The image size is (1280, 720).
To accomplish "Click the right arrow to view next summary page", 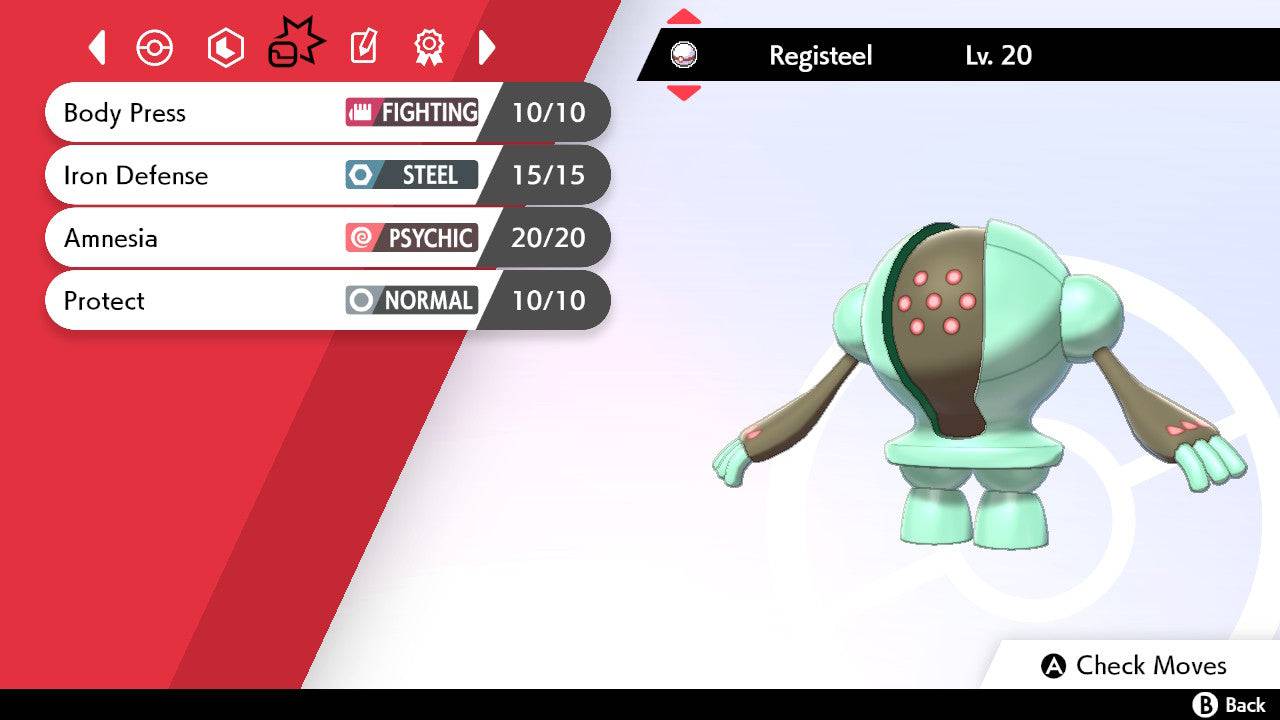I will 486,46.
